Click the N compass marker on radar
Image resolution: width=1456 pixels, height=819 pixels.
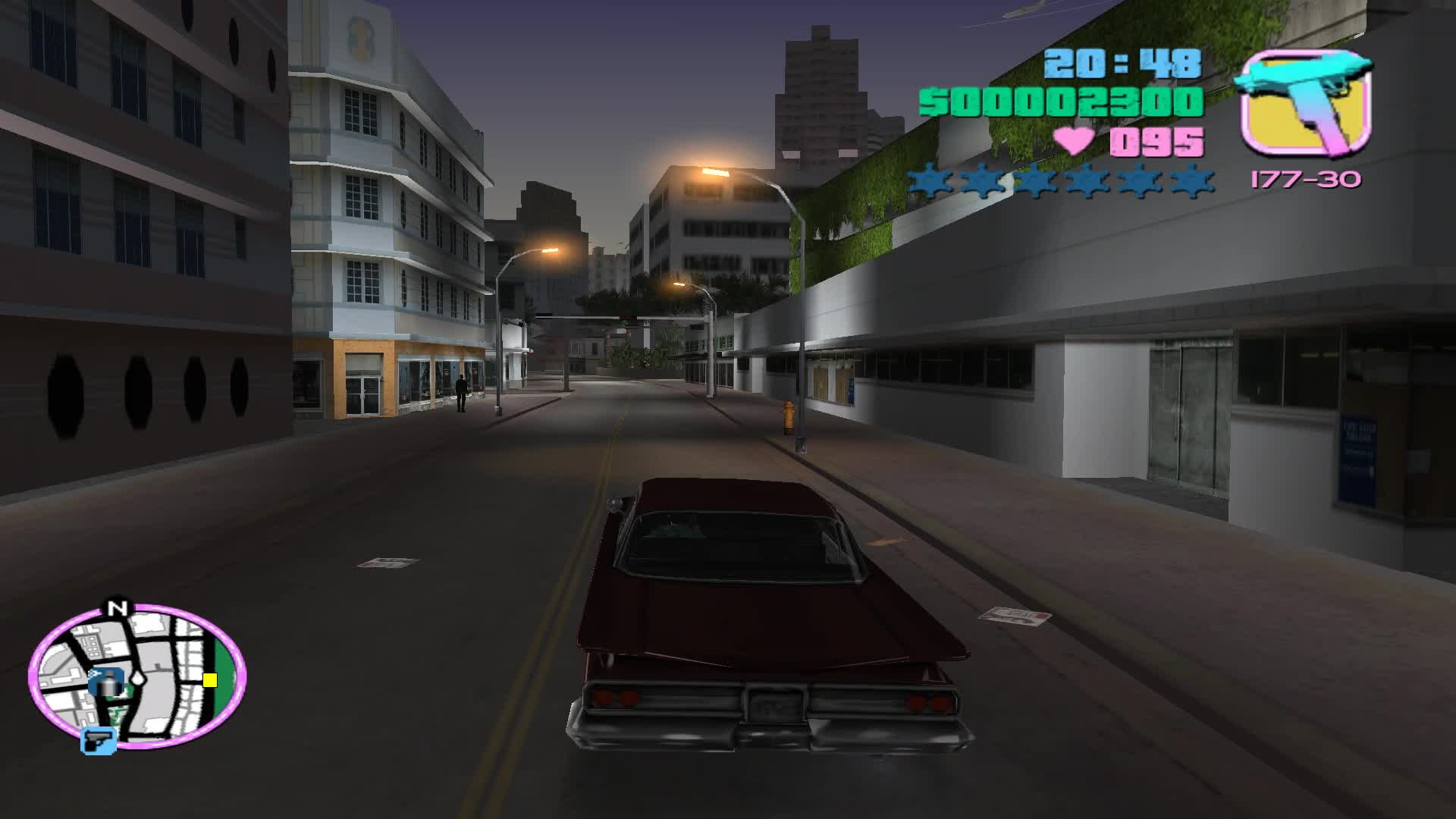[118, 607]
